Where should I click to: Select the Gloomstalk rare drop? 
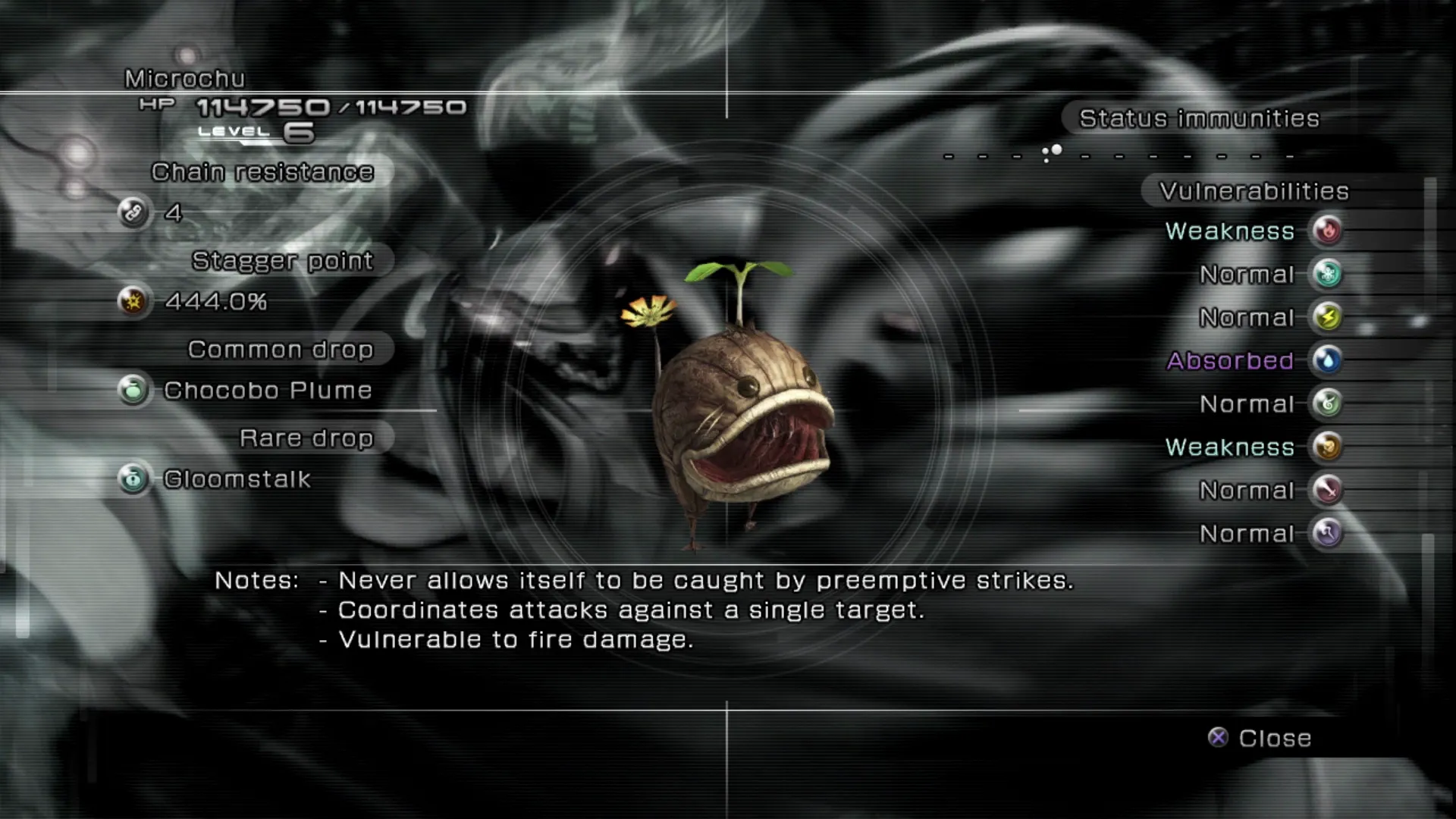(x=237, y=479)
